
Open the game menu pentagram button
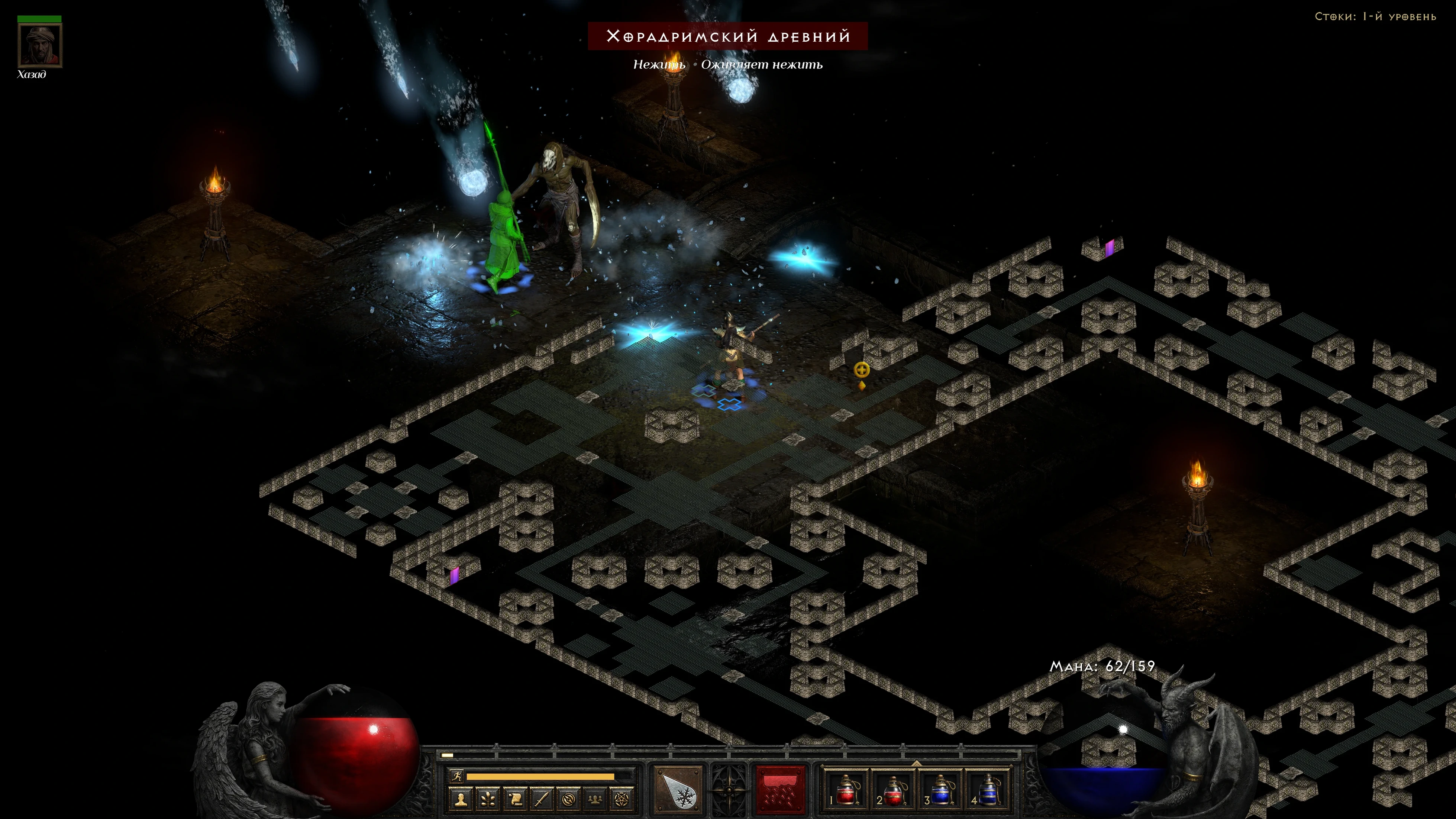click(x=622, y=799)
